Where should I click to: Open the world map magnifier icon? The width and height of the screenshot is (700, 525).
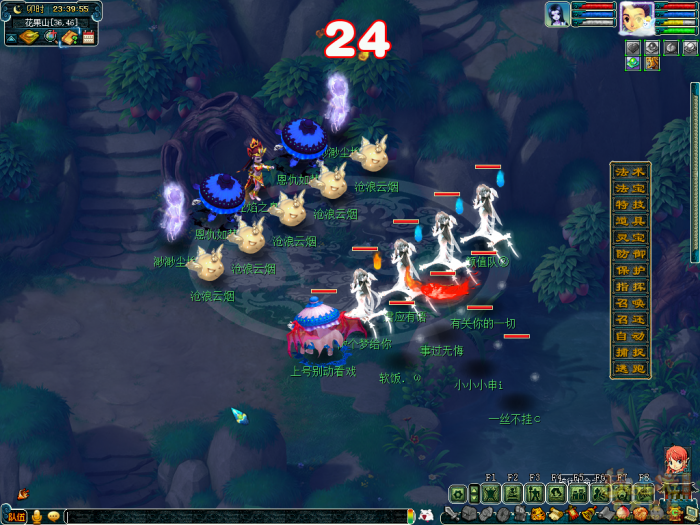[x=50, y=37]
